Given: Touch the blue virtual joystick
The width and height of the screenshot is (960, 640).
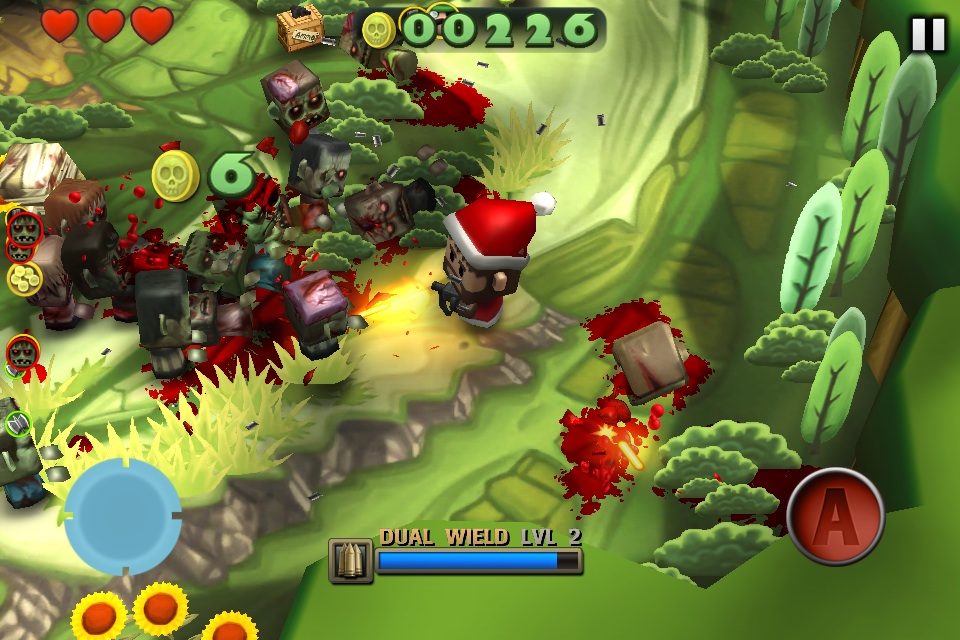Looking at the screenshot, I should coord(123,516).
